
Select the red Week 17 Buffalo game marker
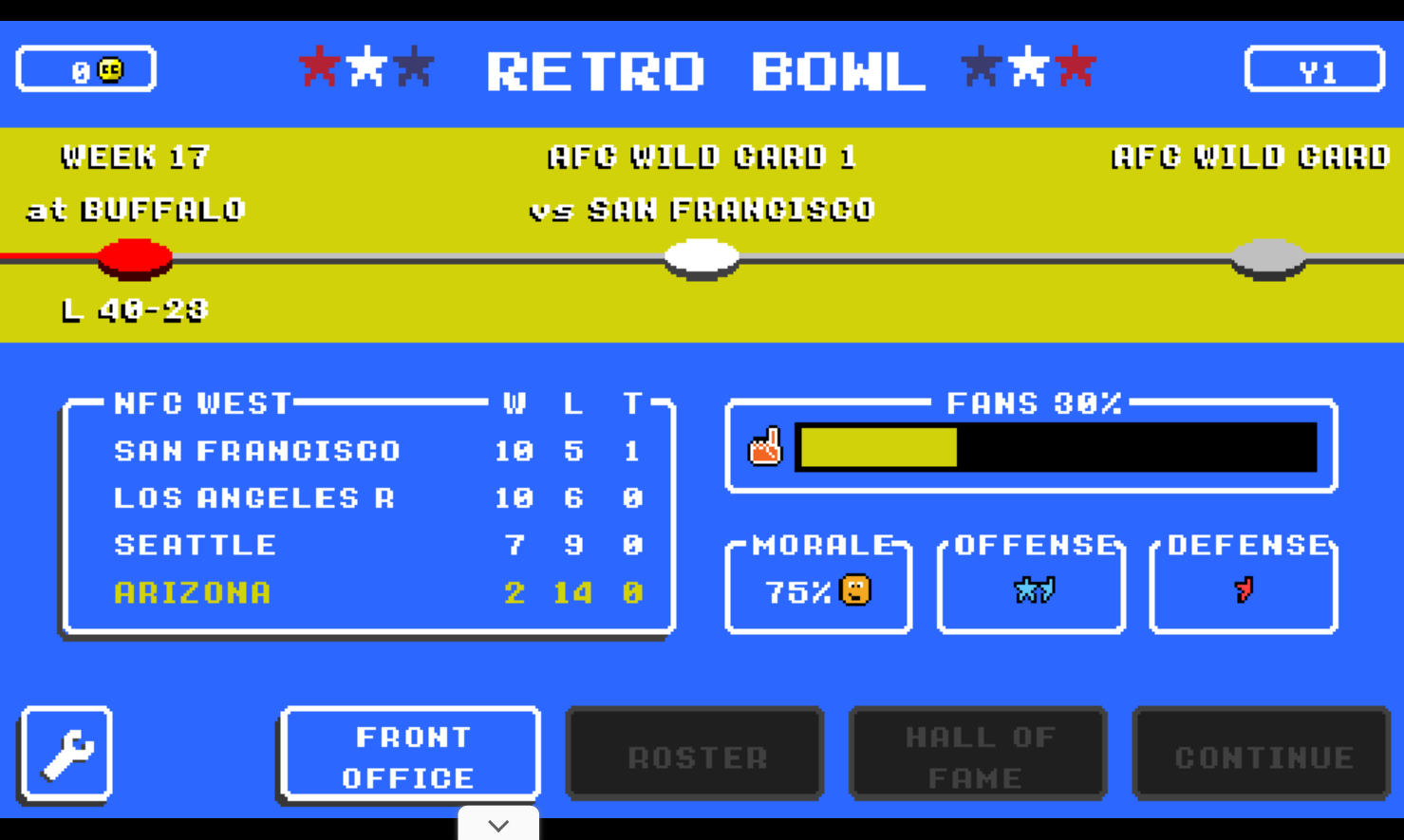[135, 257]
